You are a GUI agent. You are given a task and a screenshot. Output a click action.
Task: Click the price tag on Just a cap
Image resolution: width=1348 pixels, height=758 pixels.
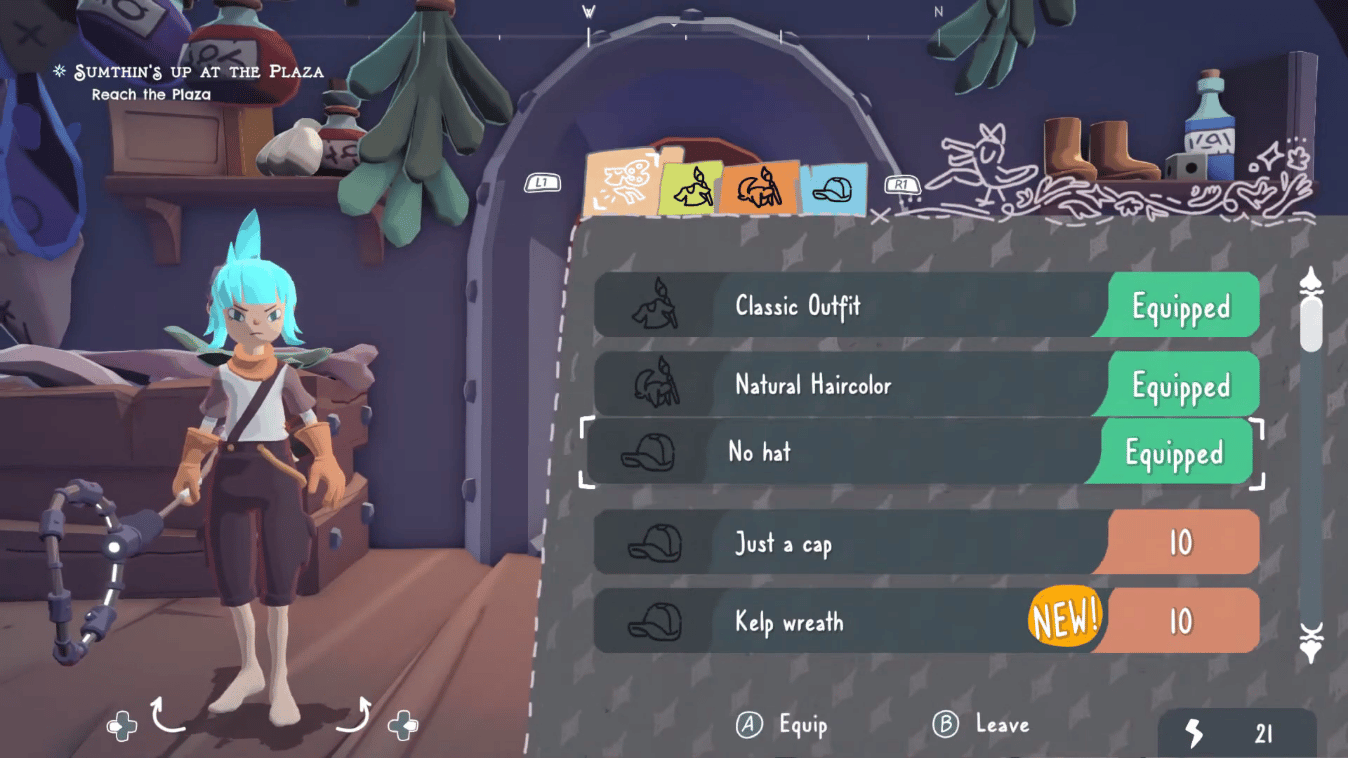tap(1181, 542)
